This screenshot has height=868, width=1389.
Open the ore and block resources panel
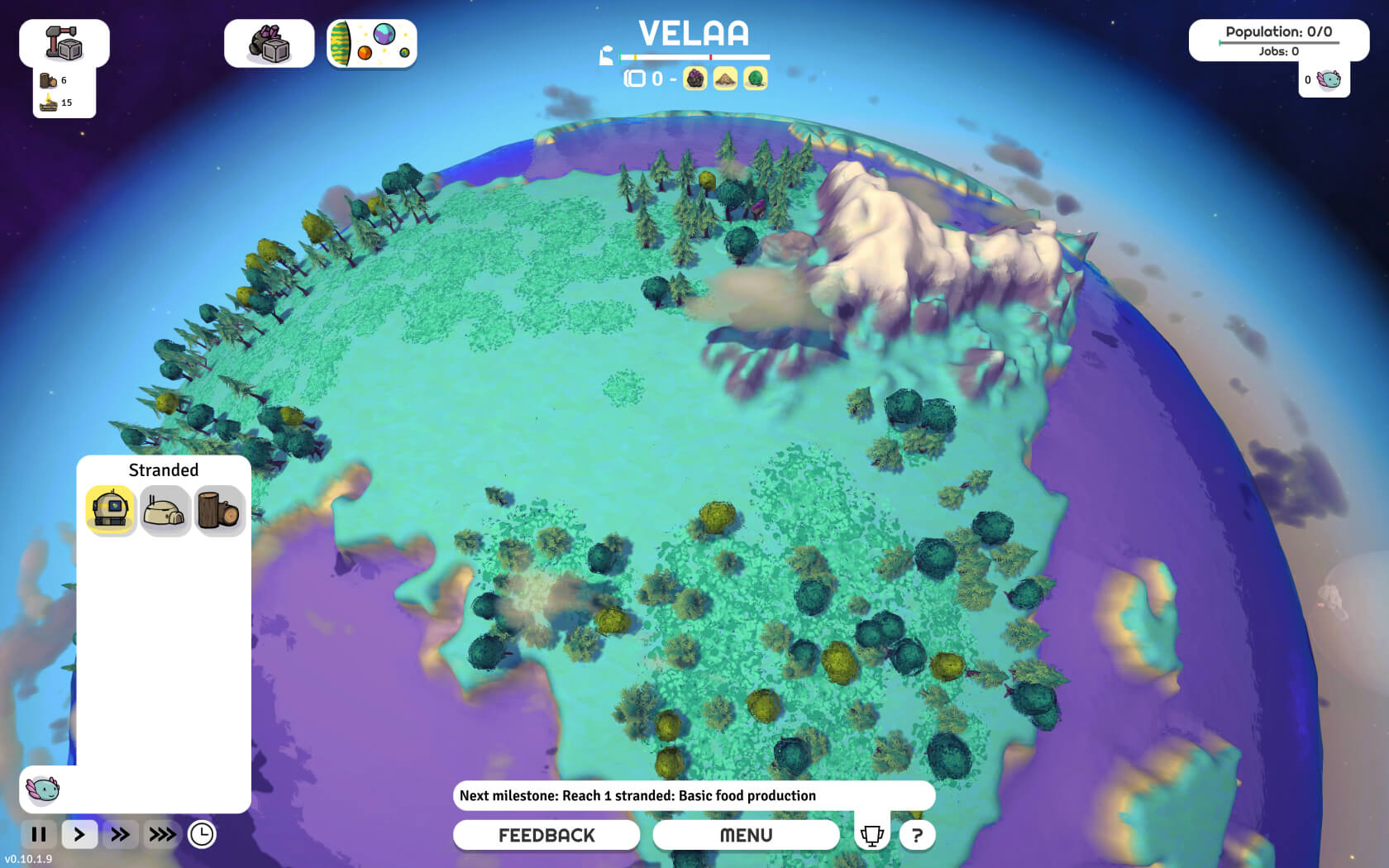269,44
